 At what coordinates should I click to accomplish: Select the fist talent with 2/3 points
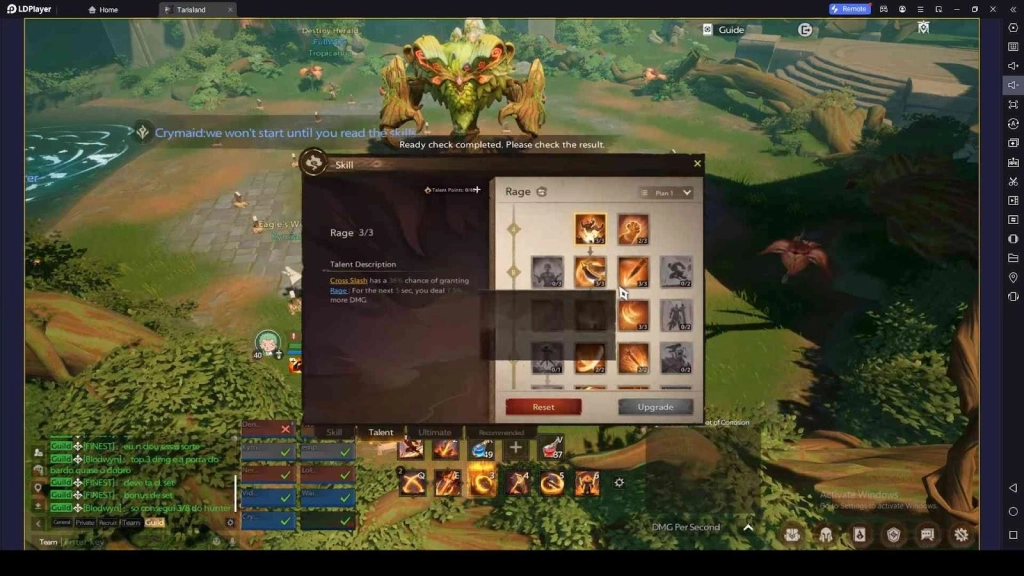[633, 229]
